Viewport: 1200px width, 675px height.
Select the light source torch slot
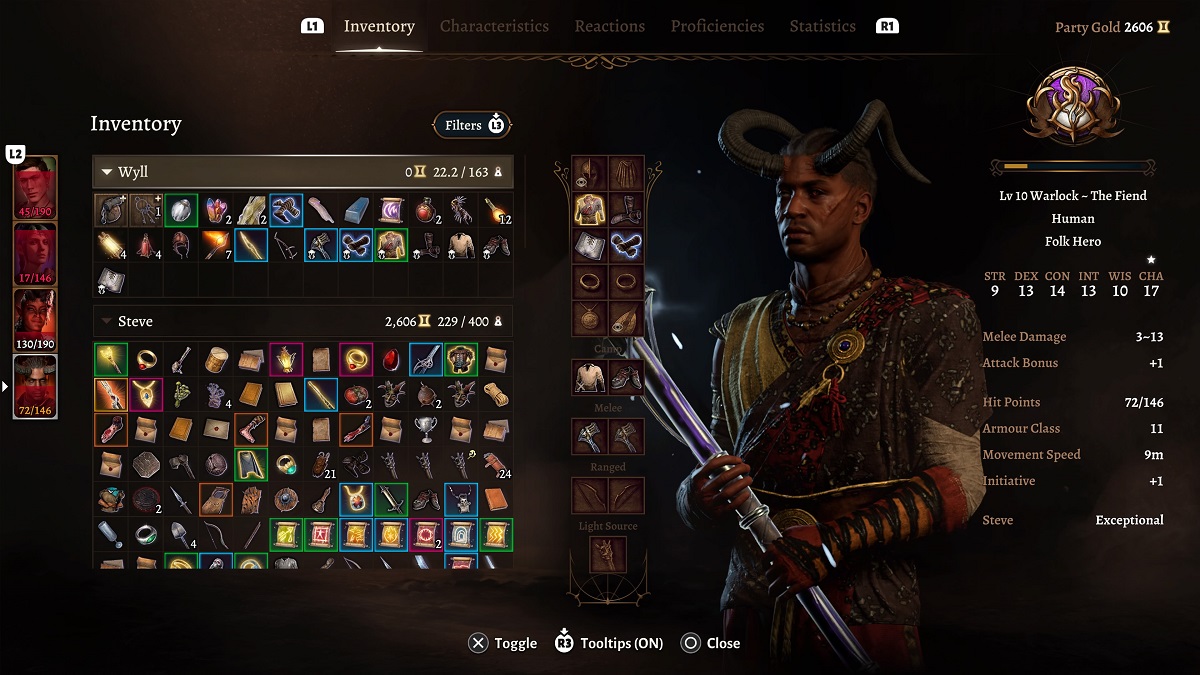(x=608, y=554)
